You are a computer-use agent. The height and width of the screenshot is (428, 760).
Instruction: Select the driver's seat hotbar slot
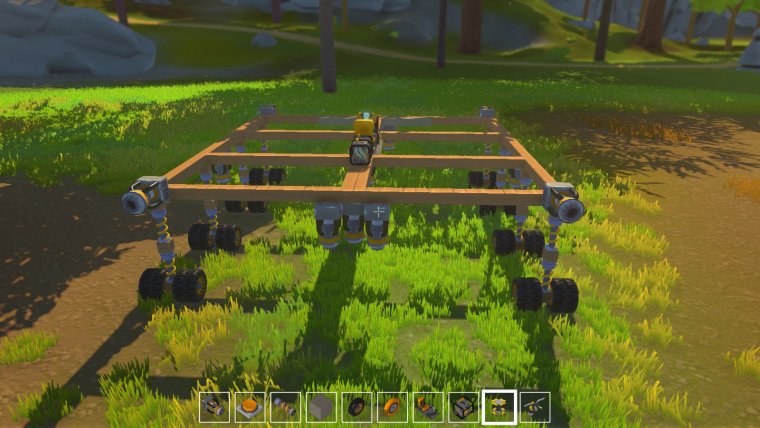[428, 407]
